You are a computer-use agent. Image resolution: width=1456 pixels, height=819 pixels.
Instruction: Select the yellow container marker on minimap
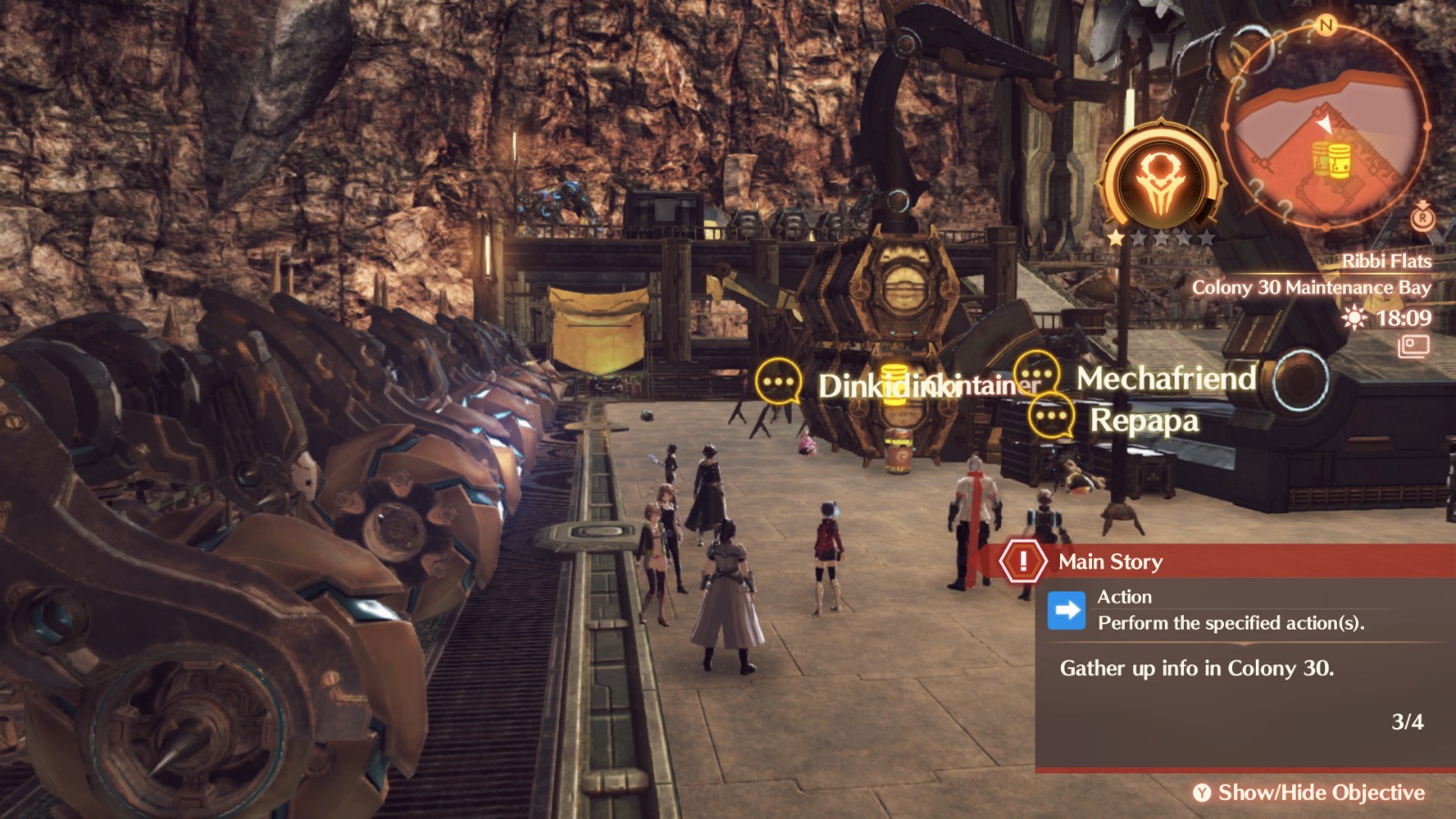tap(1330, 160)
